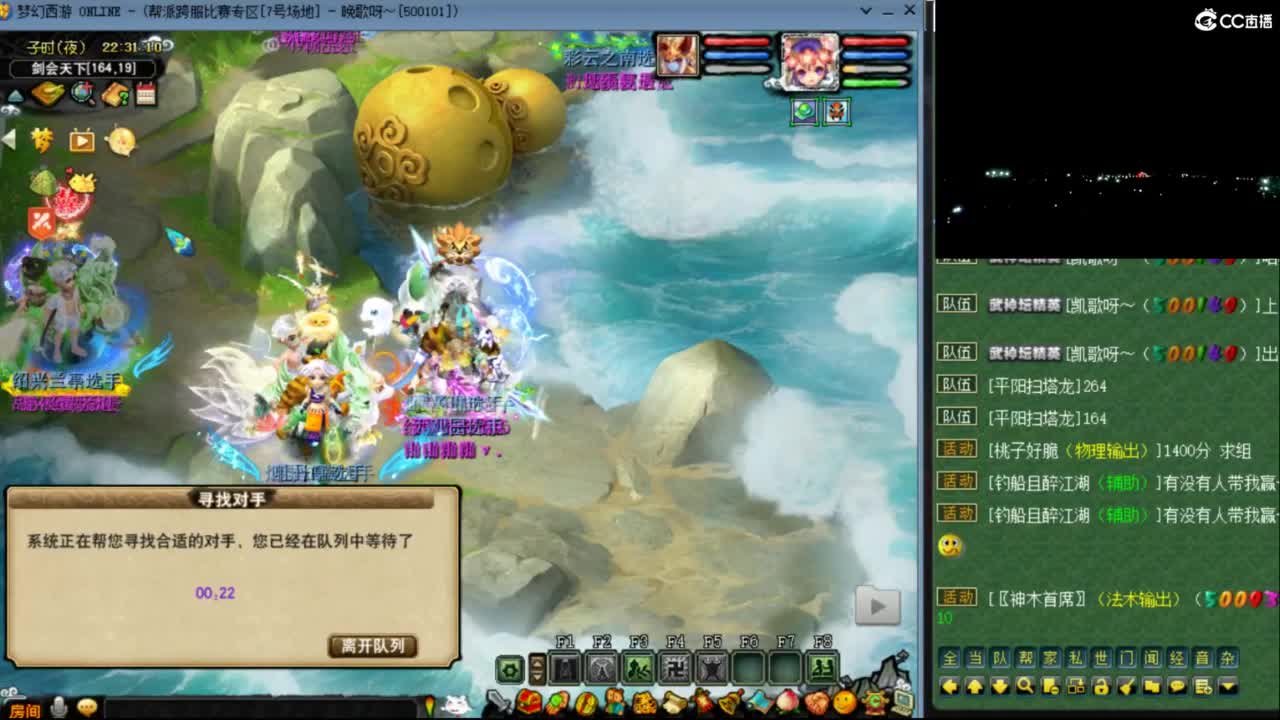Open the quest guide book icon
The image size is (1280, 720).
113,94
